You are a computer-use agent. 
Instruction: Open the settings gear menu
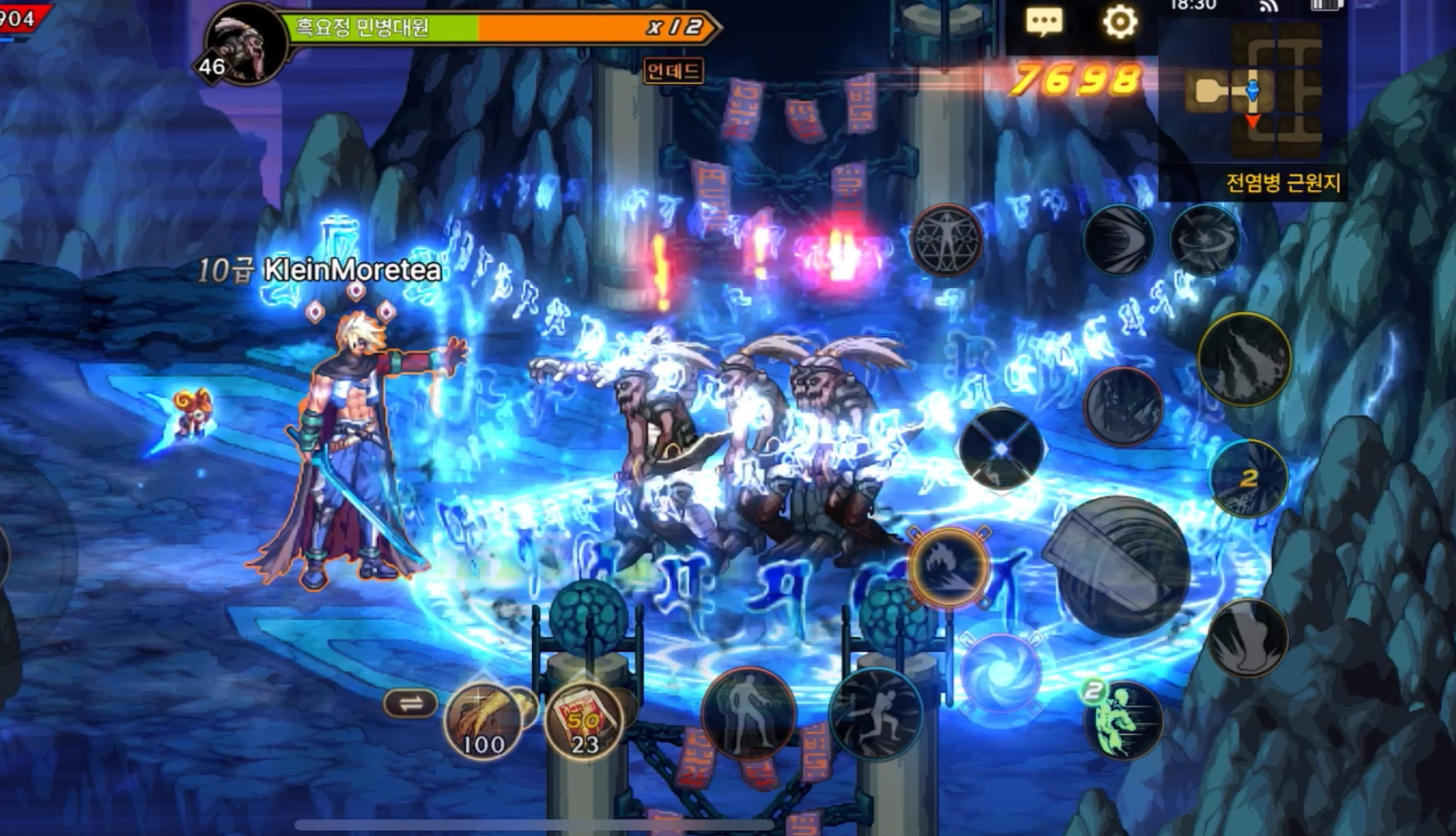point(1119,21)
